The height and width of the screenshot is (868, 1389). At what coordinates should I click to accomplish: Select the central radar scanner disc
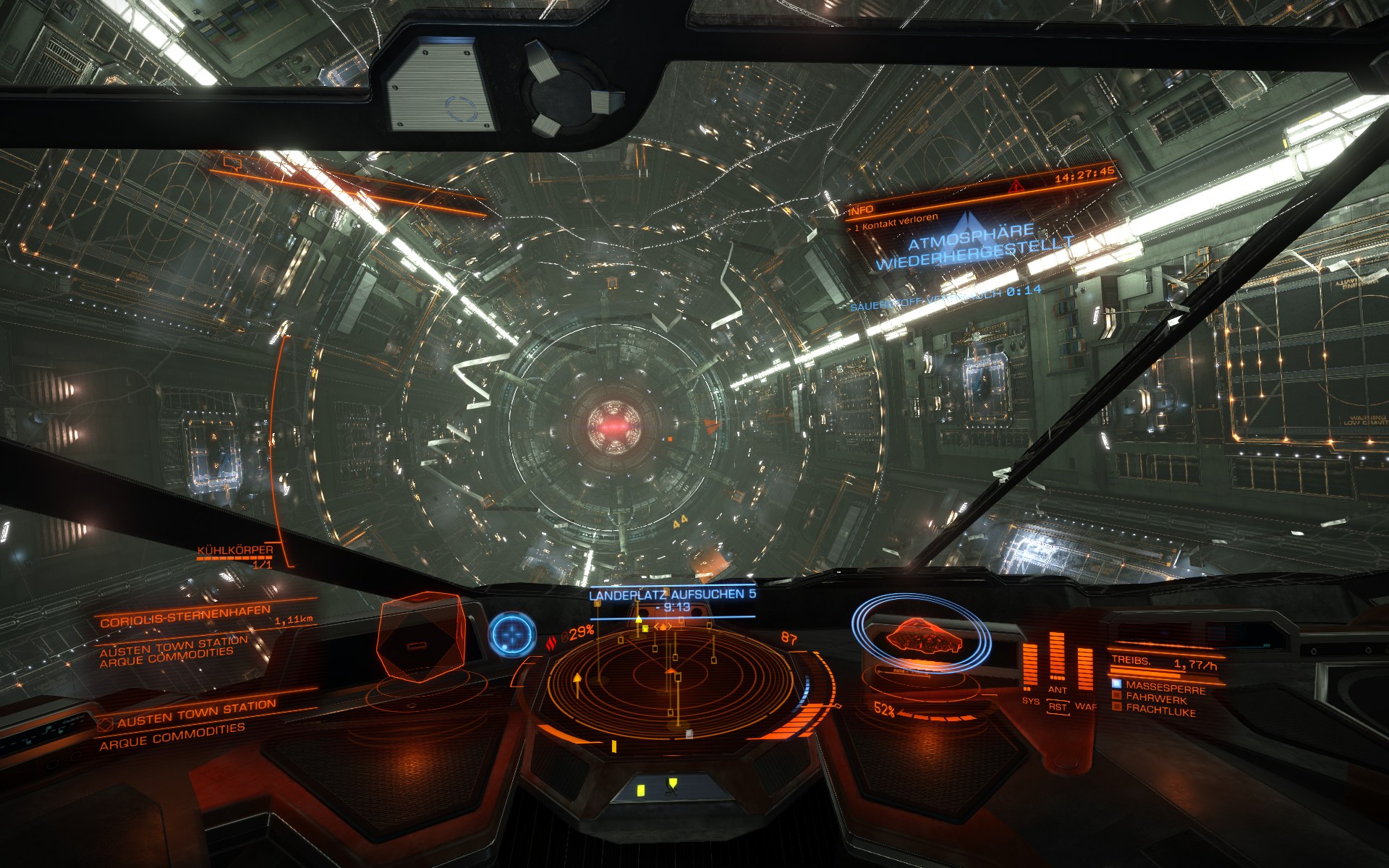[x=673, y=680]
